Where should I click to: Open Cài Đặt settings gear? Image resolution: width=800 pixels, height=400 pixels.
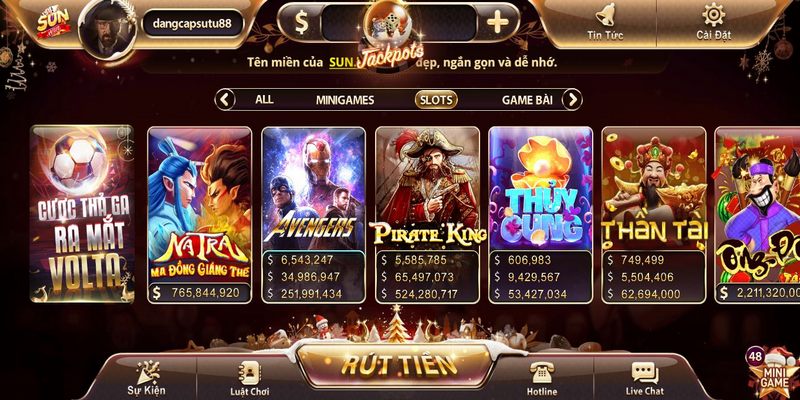(x=713, y=20)
